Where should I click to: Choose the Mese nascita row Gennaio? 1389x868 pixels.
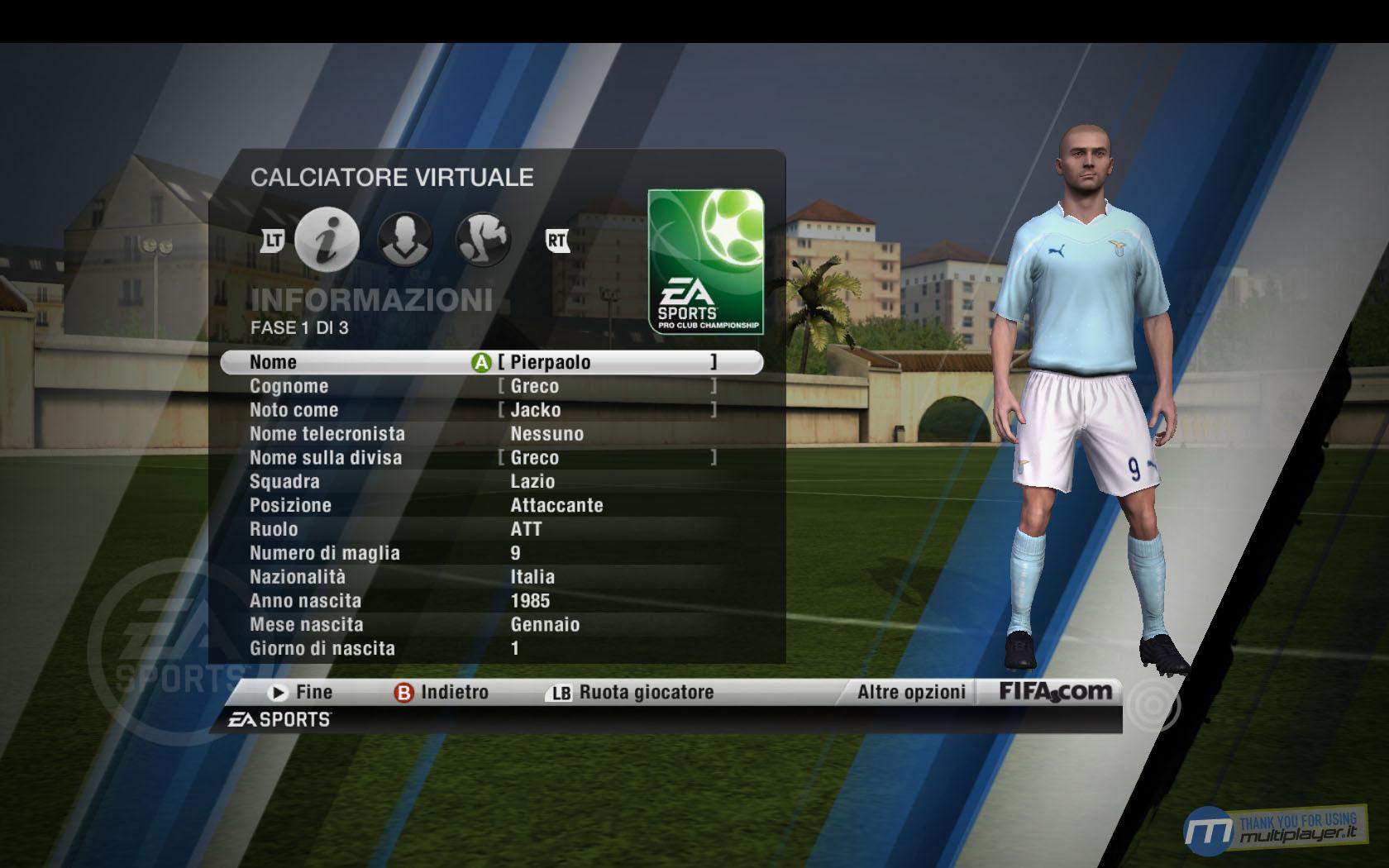click(x=491, y=625)
